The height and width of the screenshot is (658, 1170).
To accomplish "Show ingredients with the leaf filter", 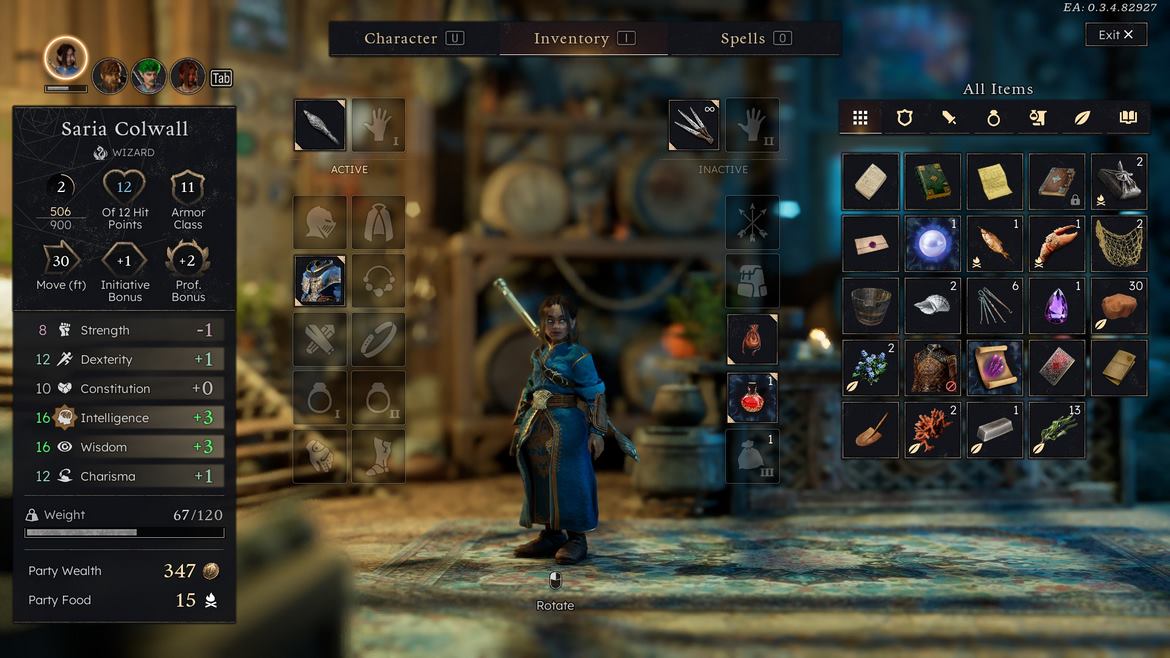I will click(1083, 118).
